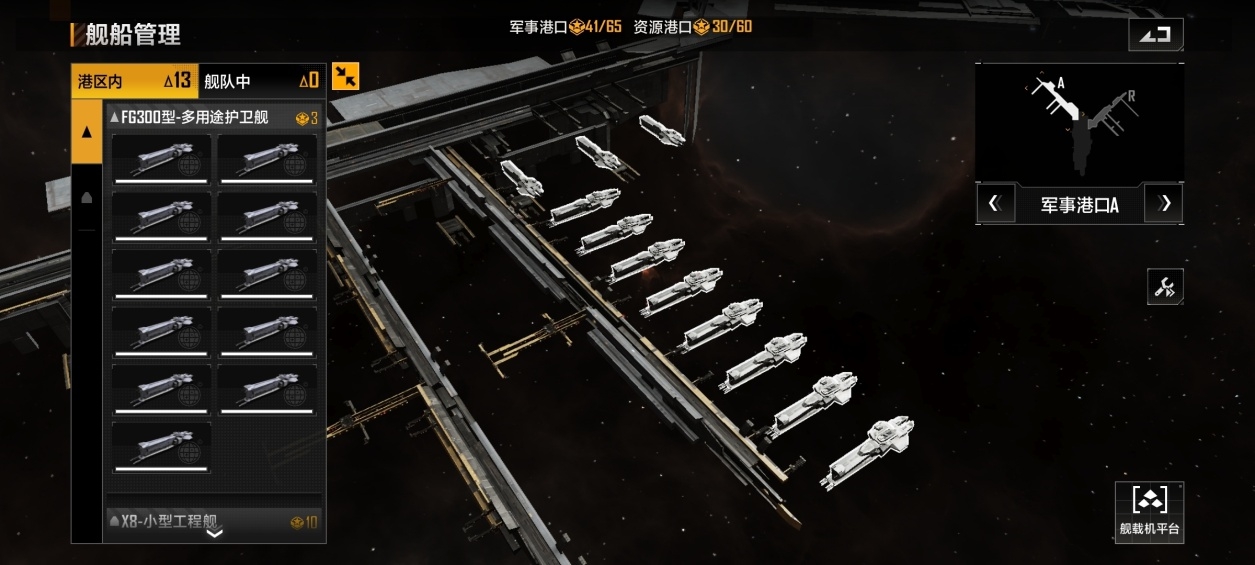The image size is (1255, 565).
Task: Switch to the 港区内 tab
Action: tap(134, 81)
